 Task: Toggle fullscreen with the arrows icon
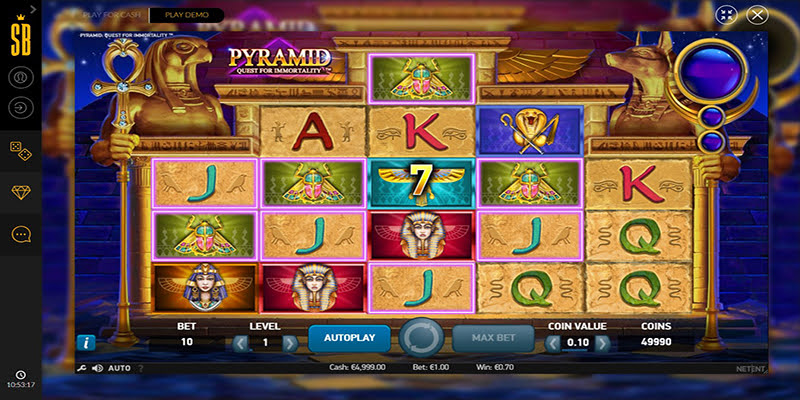tap(726, 15)
